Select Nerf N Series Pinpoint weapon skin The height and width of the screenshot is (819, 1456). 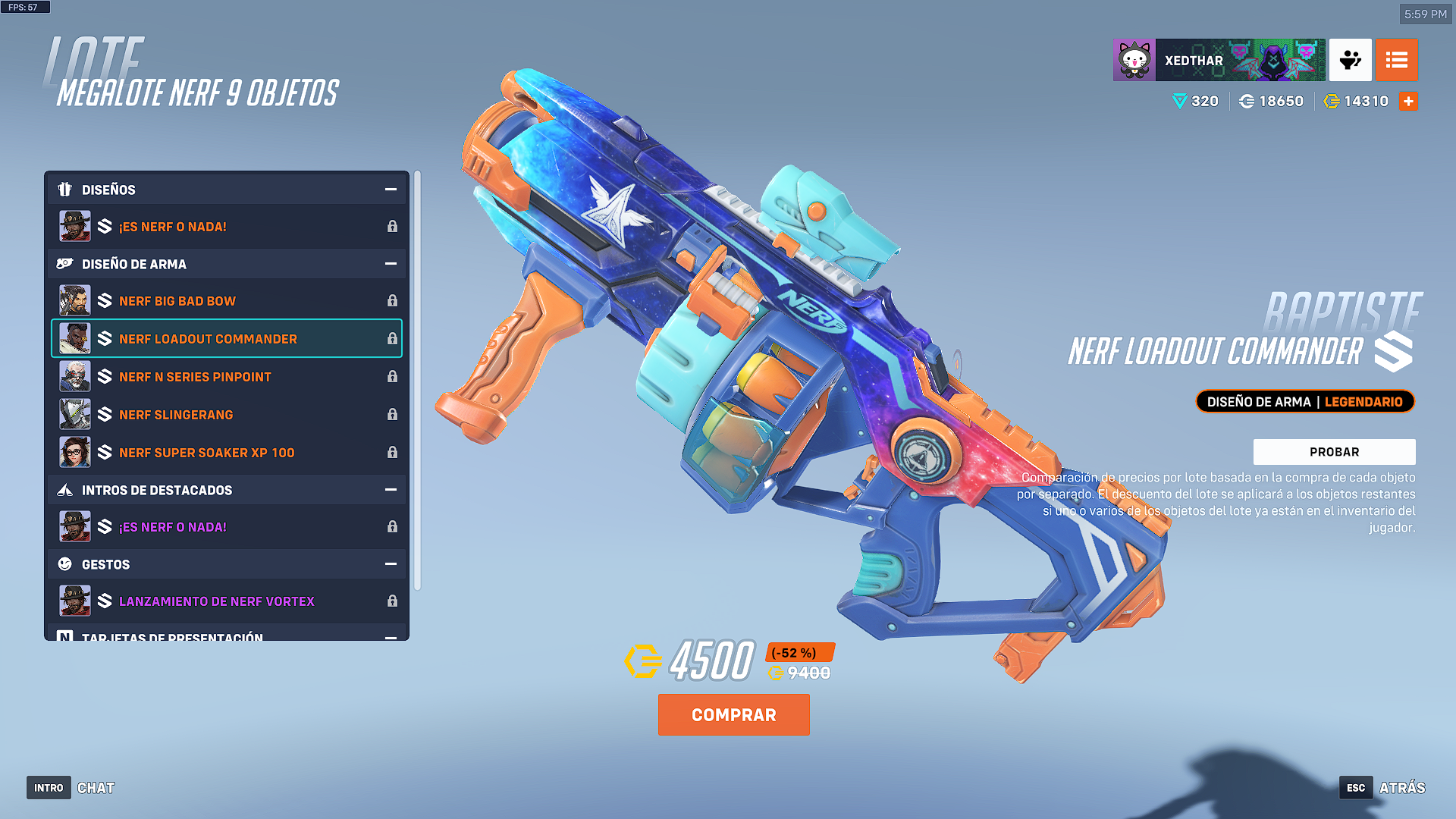click(x=226, y=377)
